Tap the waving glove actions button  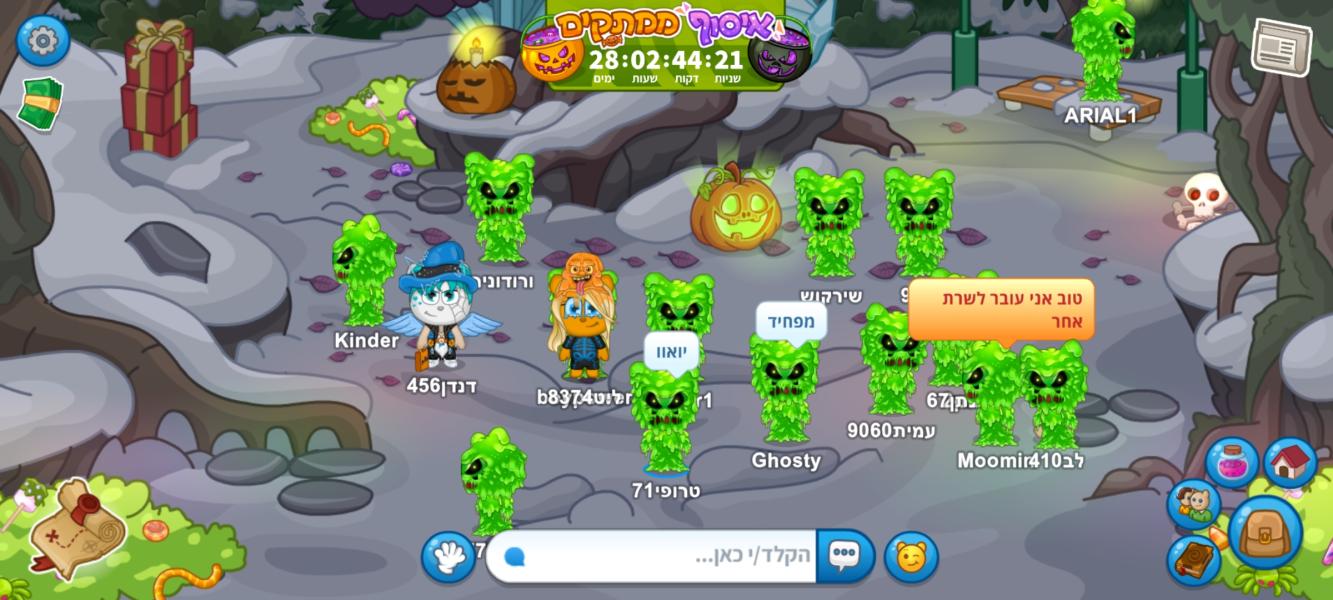(x=448, y=557)
